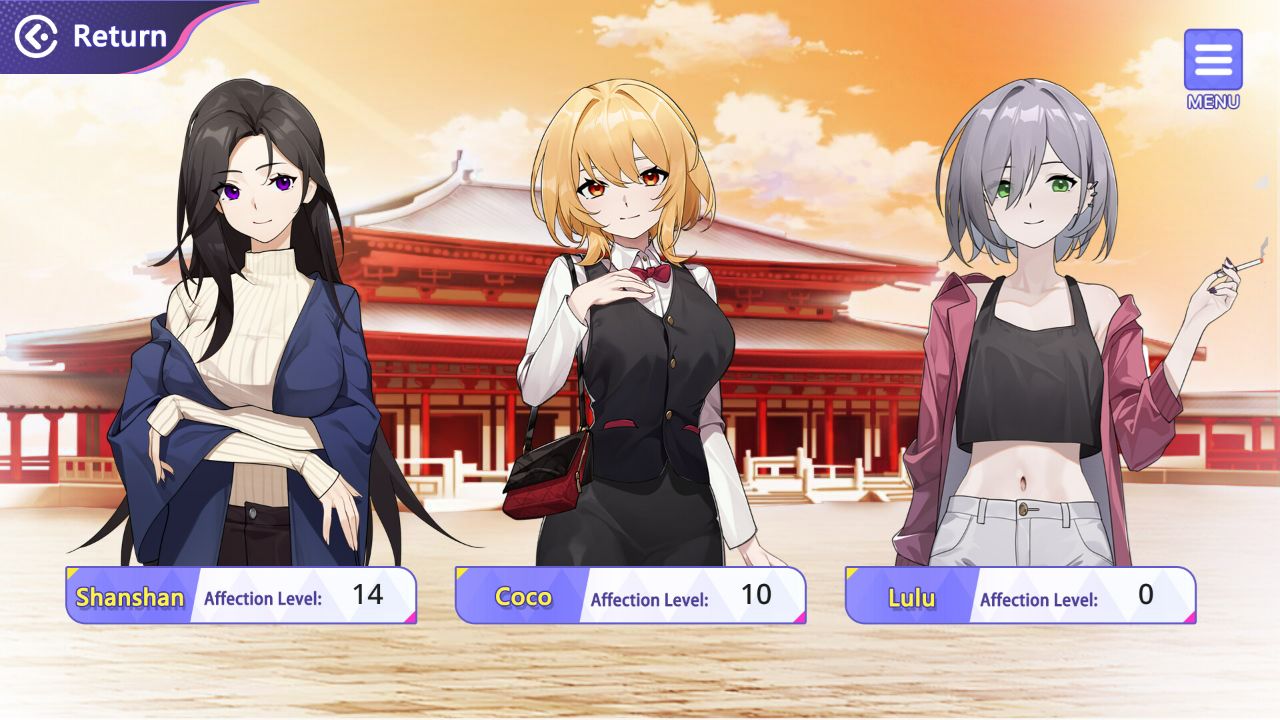Screen dimensions: 1280x720
Task: Click the MENU label under the hamburger icon
Action: click(1213, 100)
